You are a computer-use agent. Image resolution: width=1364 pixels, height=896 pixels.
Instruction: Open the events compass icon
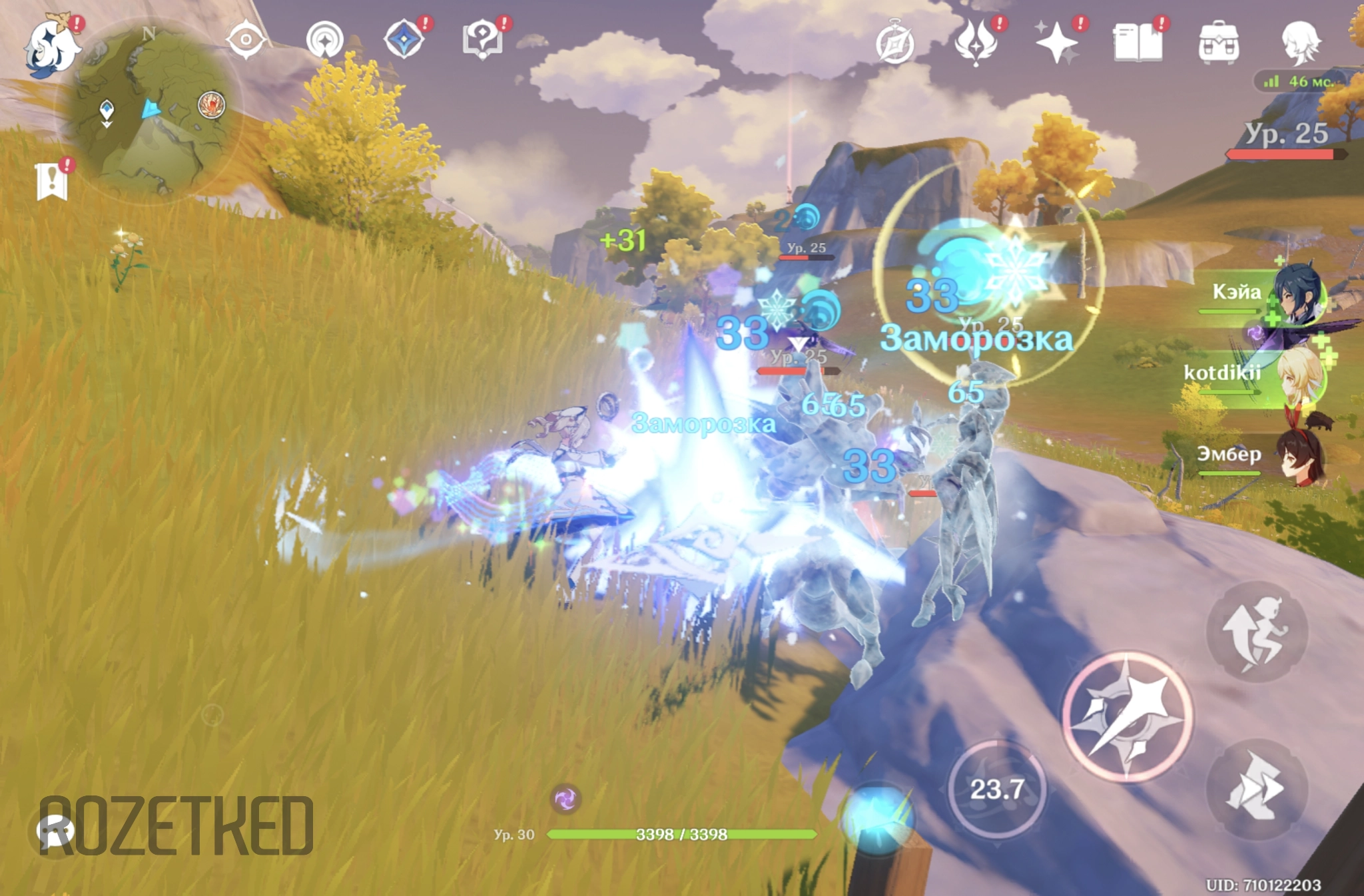click(894, 43)
